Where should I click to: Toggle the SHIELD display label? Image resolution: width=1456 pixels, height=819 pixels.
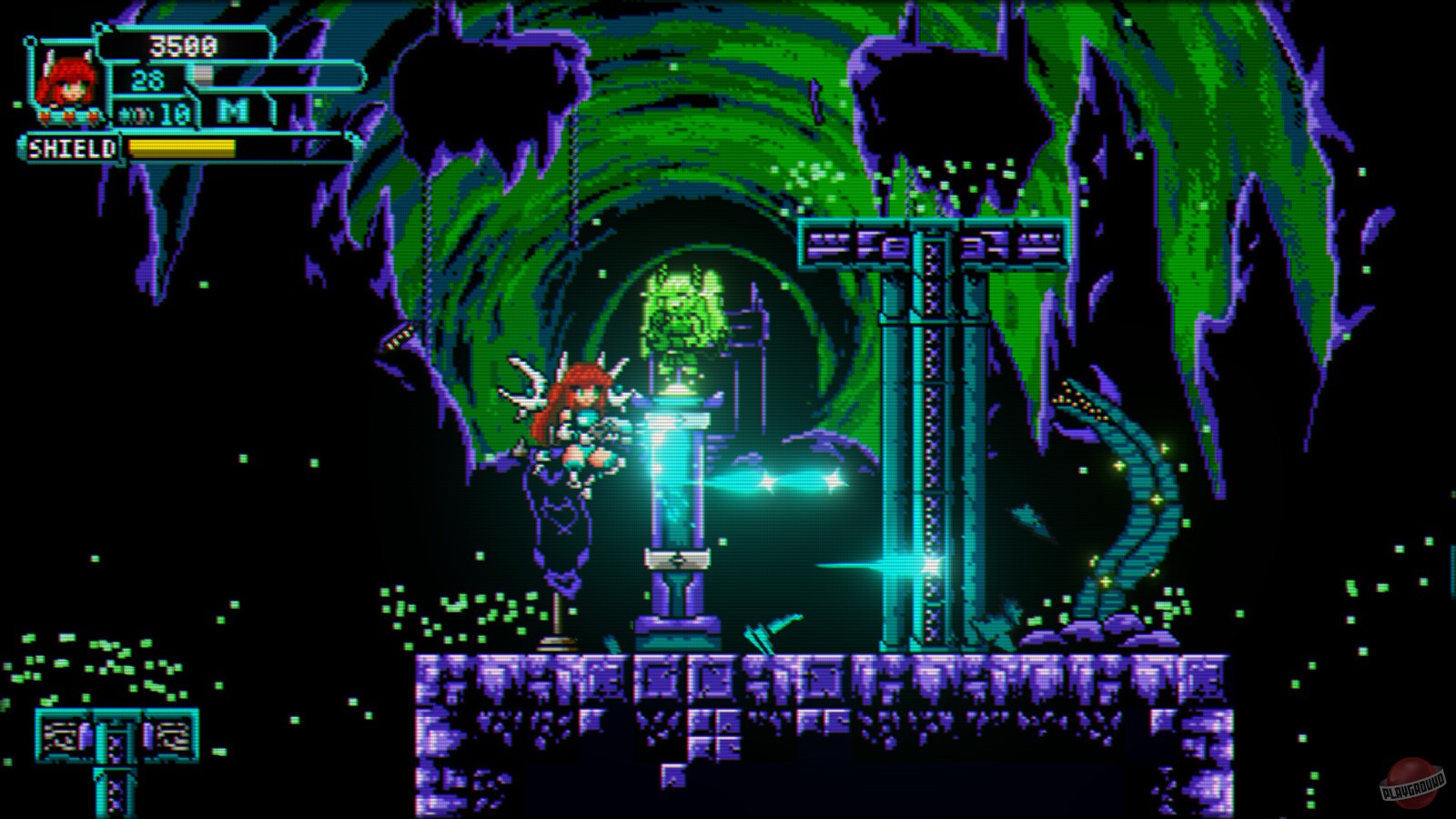pyautogui.click(x=73, y=147)
